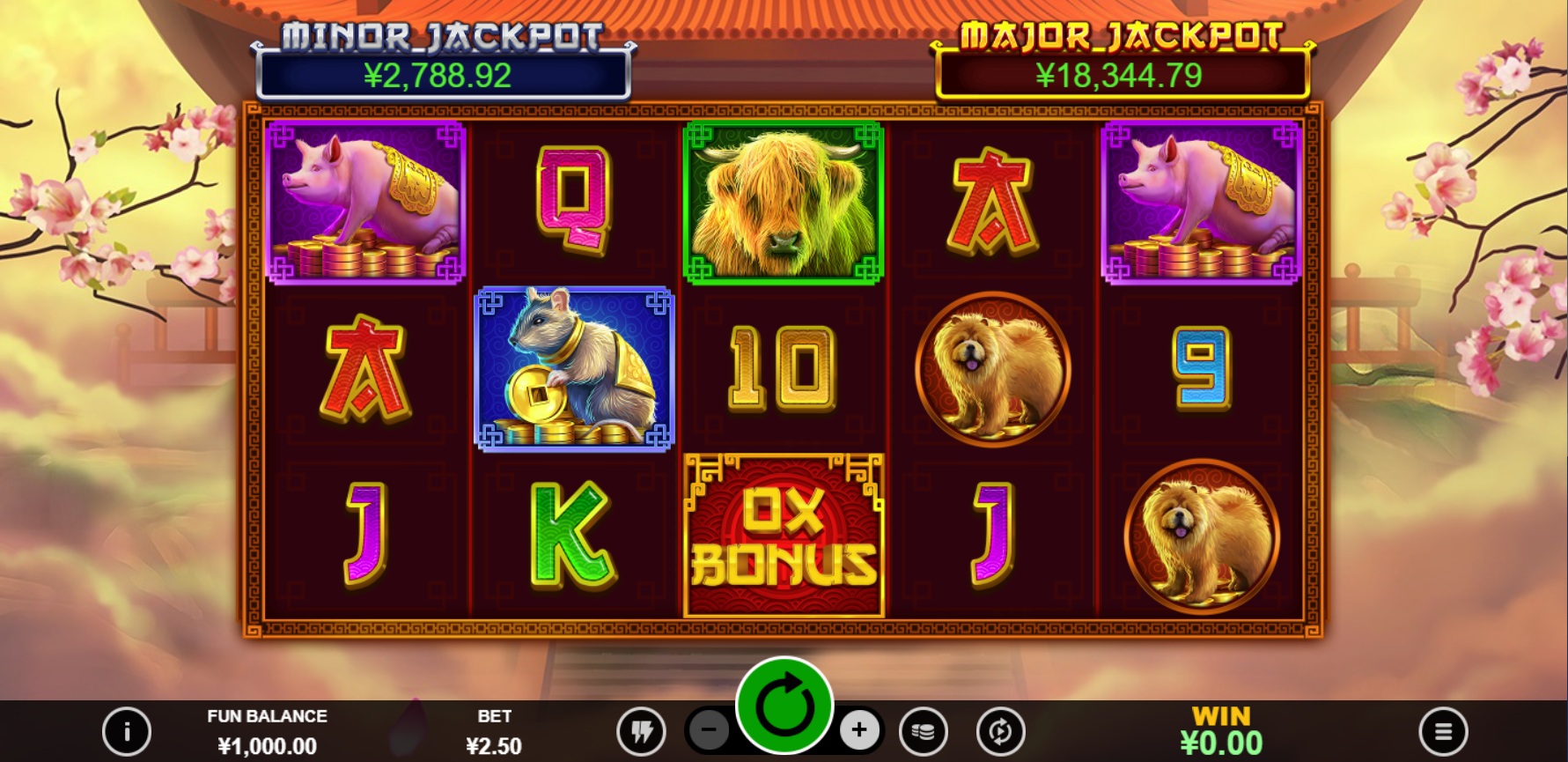Viewport: 1568px width, 762px height.
Task: Toggle turbo mode lightning bolt icon
Action: 642,731
